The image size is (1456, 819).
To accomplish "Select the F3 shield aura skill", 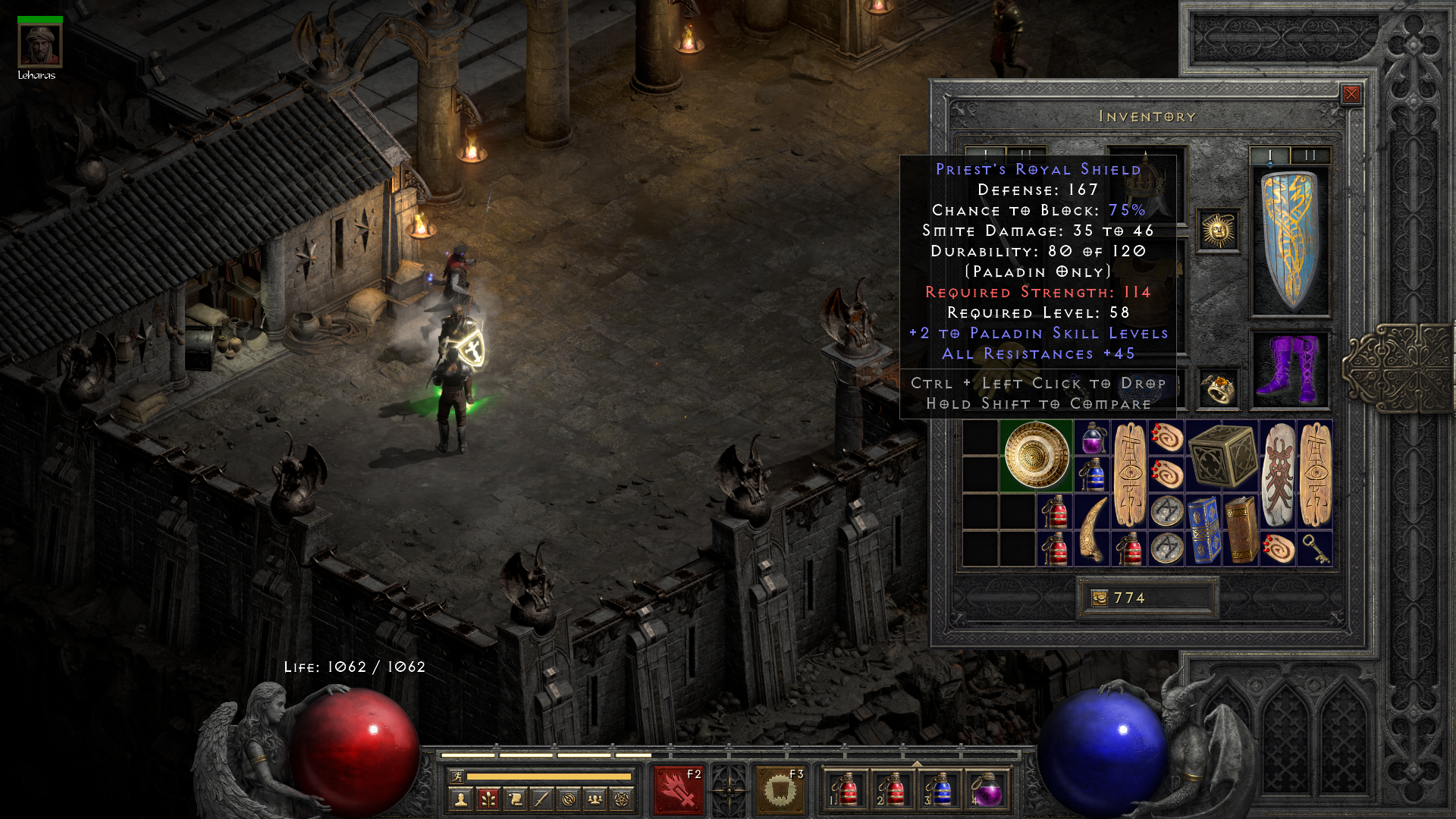I will [x=777, y=786].
